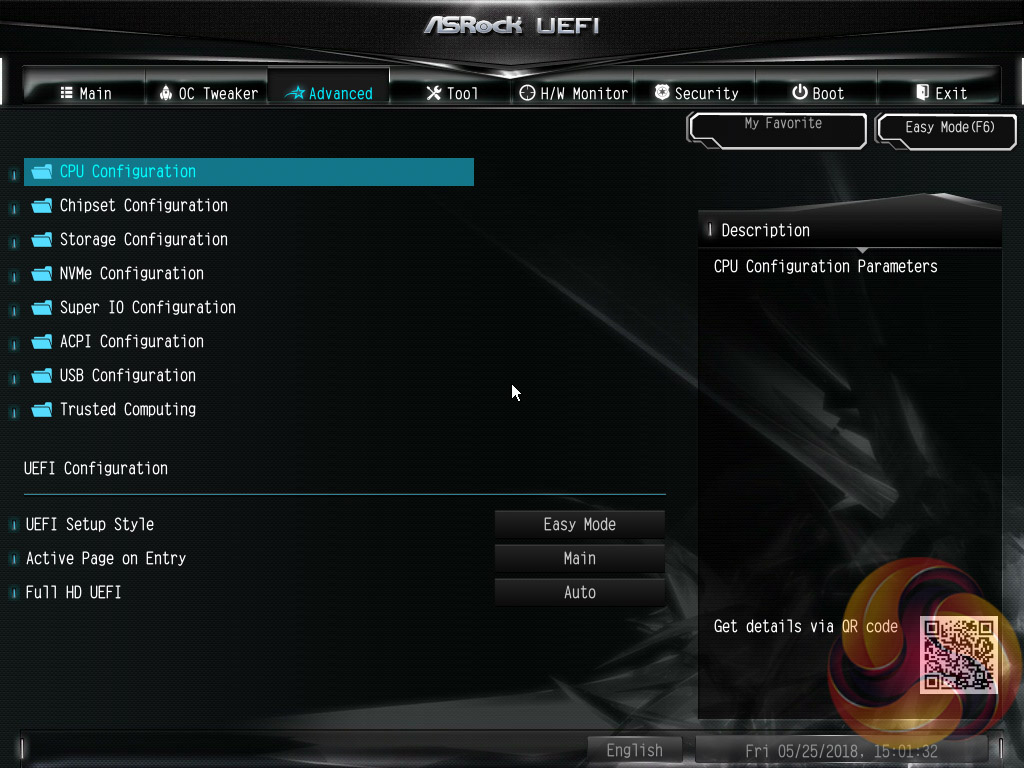Switch to the Main tab

coord(85,93)
